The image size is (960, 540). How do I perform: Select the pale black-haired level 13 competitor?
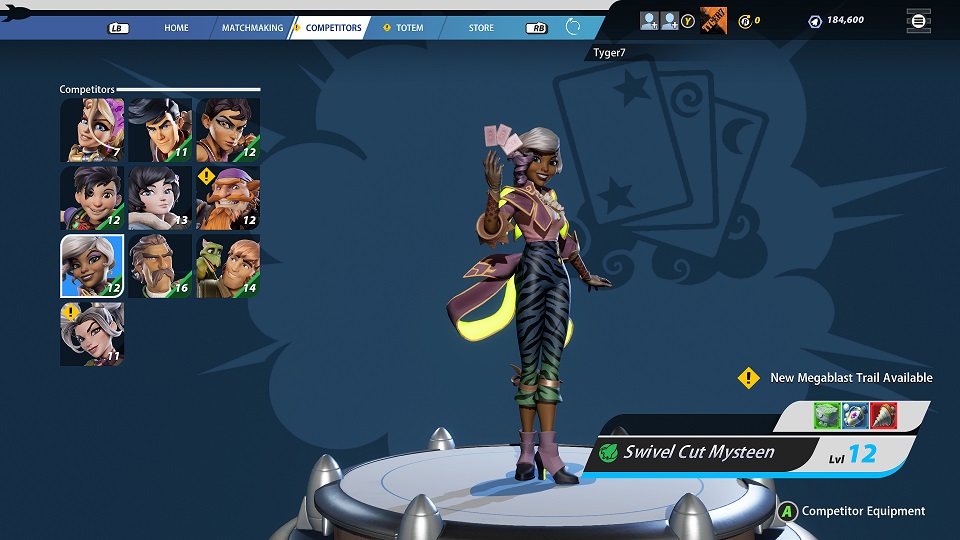(x=160, y=198)
